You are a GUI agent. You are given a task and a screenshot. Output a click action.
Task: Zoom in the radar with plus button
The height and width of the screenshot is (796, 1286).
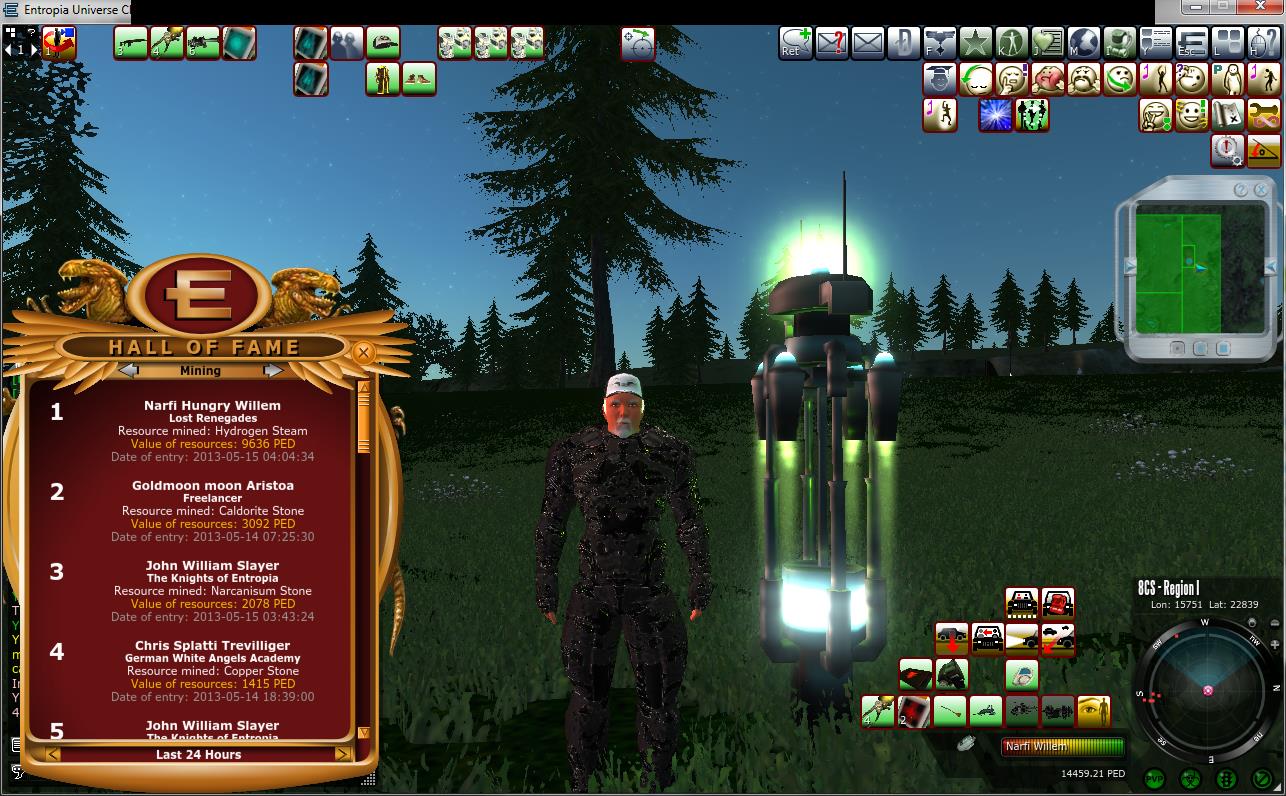click(x=1274, y=645)
